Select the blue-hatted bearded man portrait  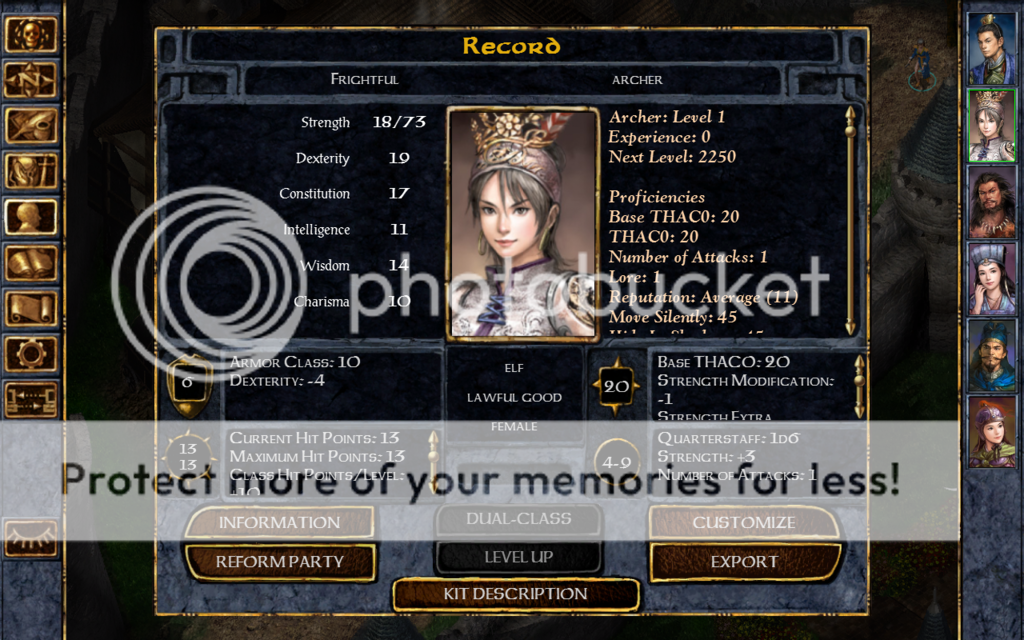pos(991,355)
